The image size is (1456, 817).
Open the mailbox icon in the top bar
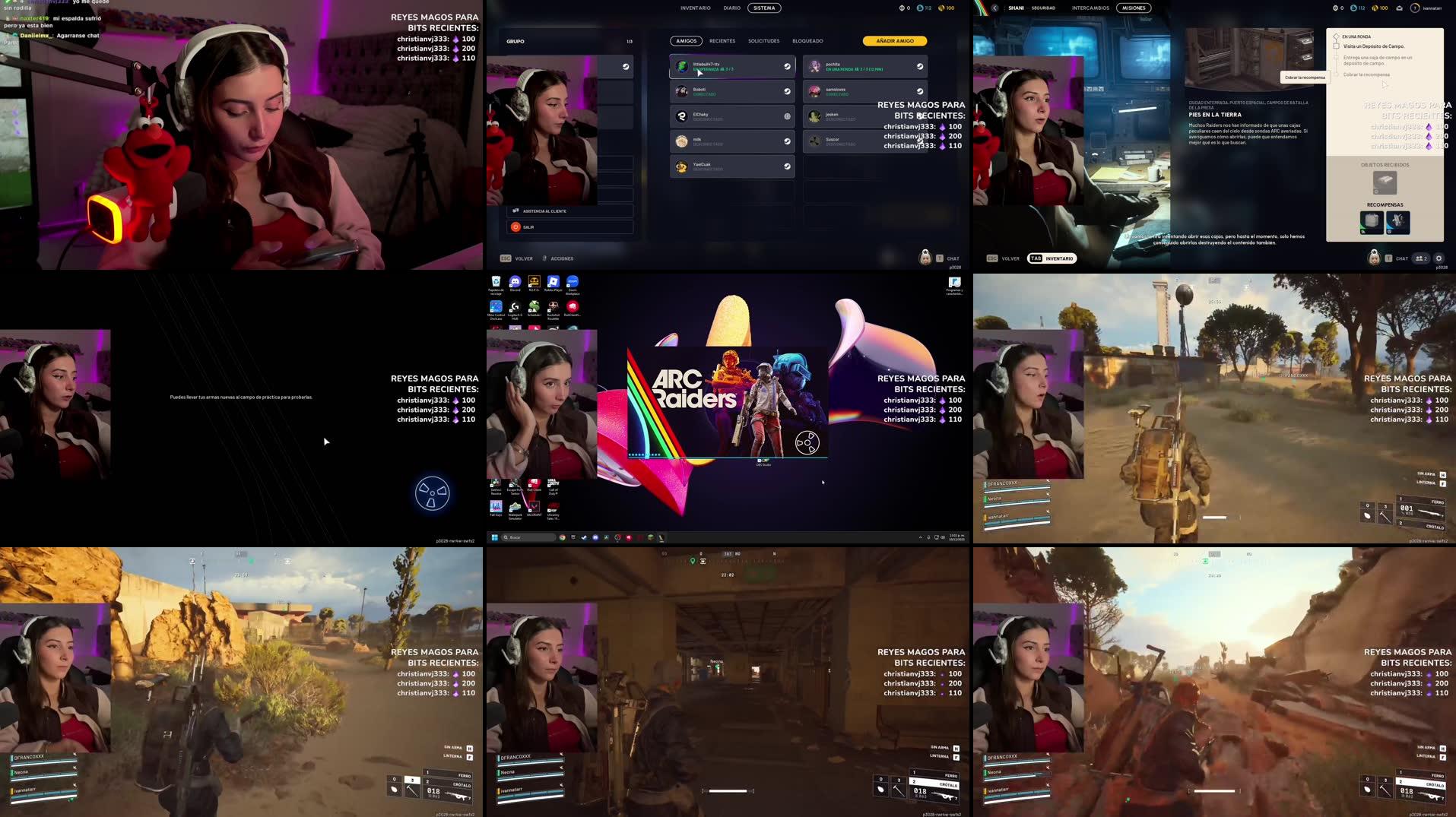click(x=1400, y=8)
